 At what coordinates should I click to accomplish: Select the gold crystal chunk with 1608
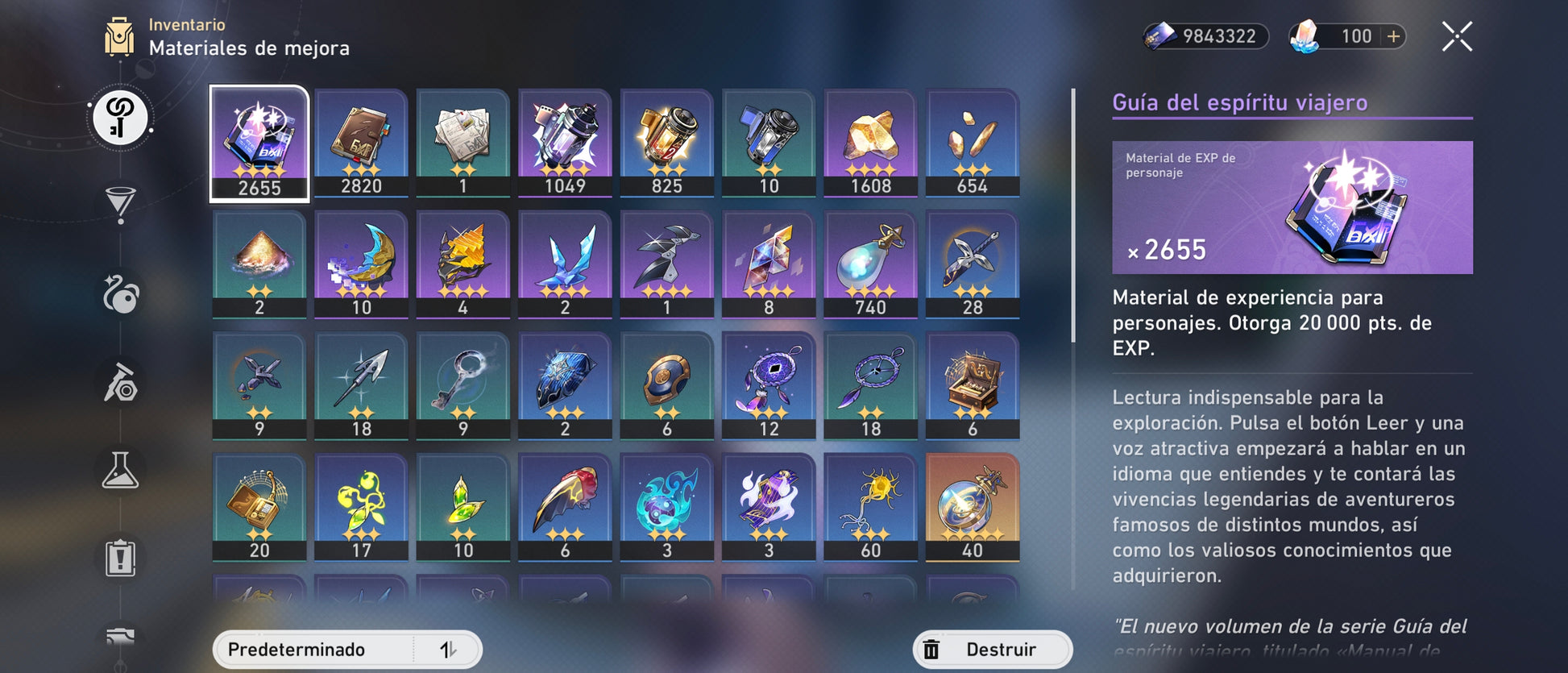pyautogui.click(x=870, y=143)
